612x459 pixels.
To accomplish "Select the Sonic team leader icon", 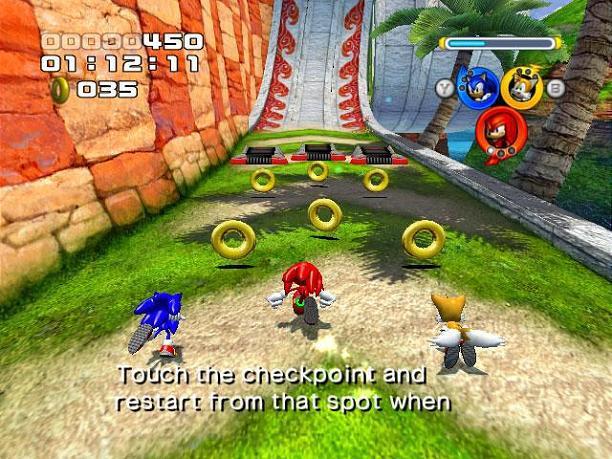I will point(477,87).
